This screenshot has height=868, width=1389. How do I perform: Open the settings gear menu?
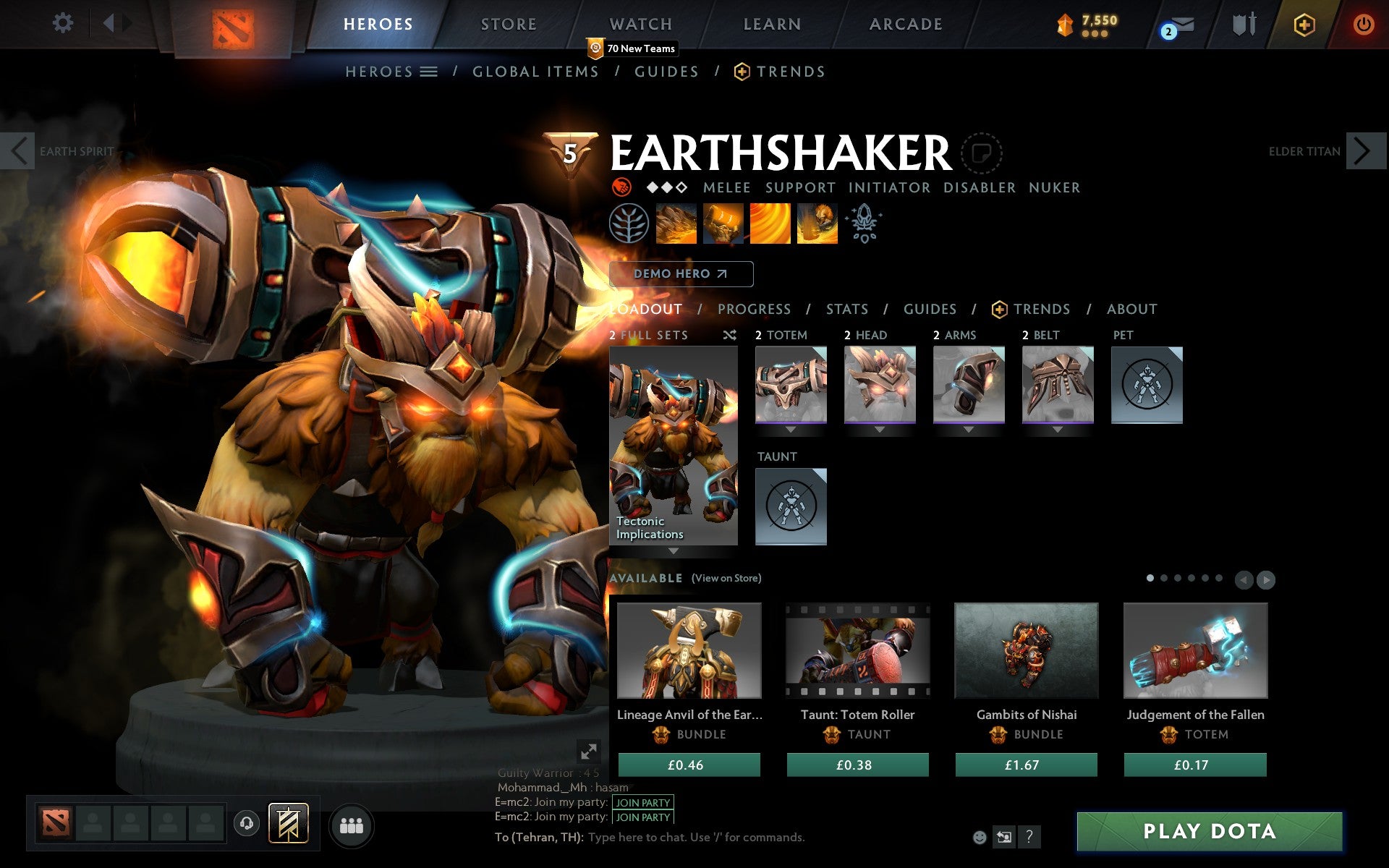[64, 23]
